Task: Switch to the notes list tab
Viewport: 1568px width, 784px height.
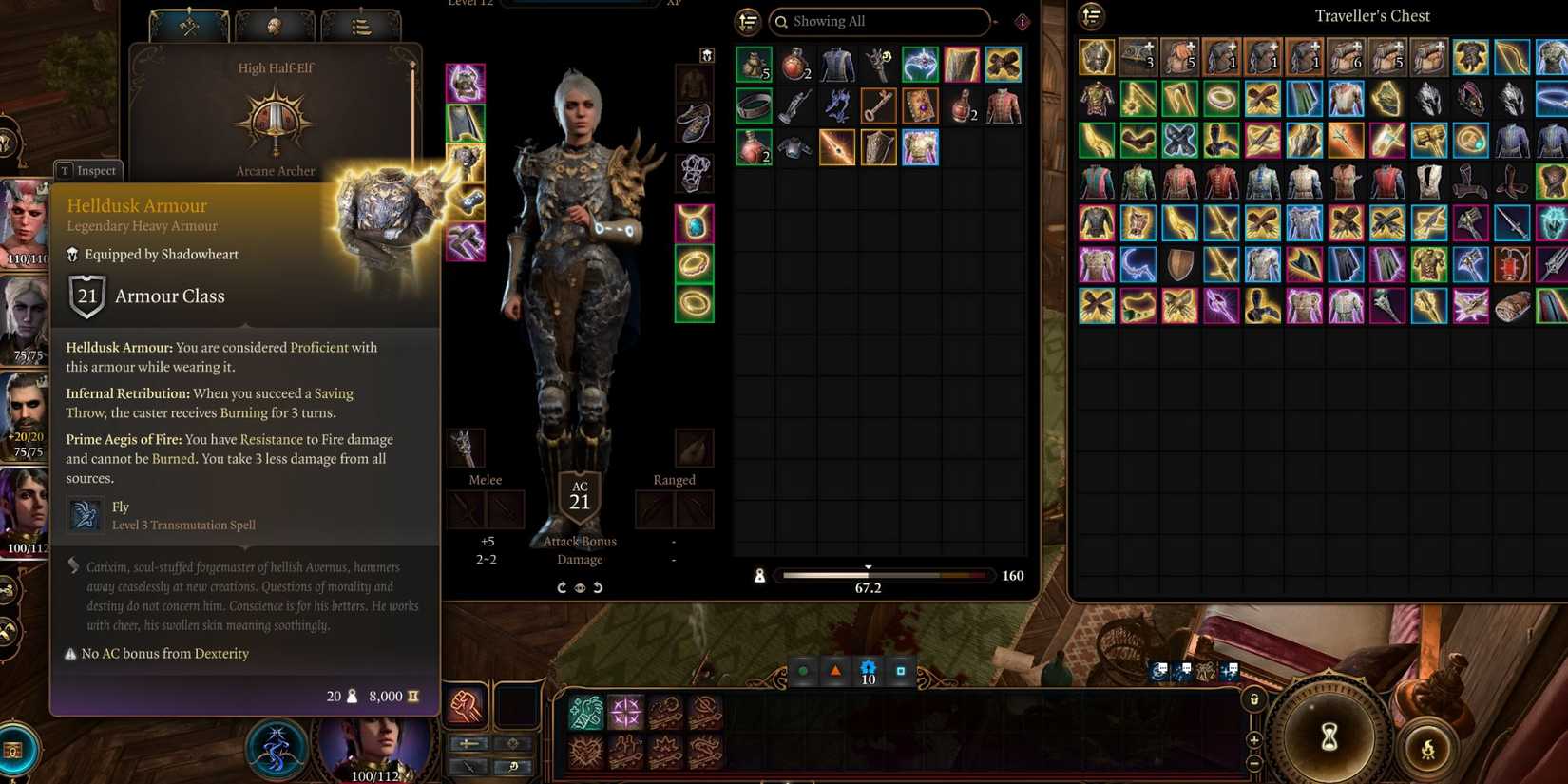Action: (x=361, y=26)
